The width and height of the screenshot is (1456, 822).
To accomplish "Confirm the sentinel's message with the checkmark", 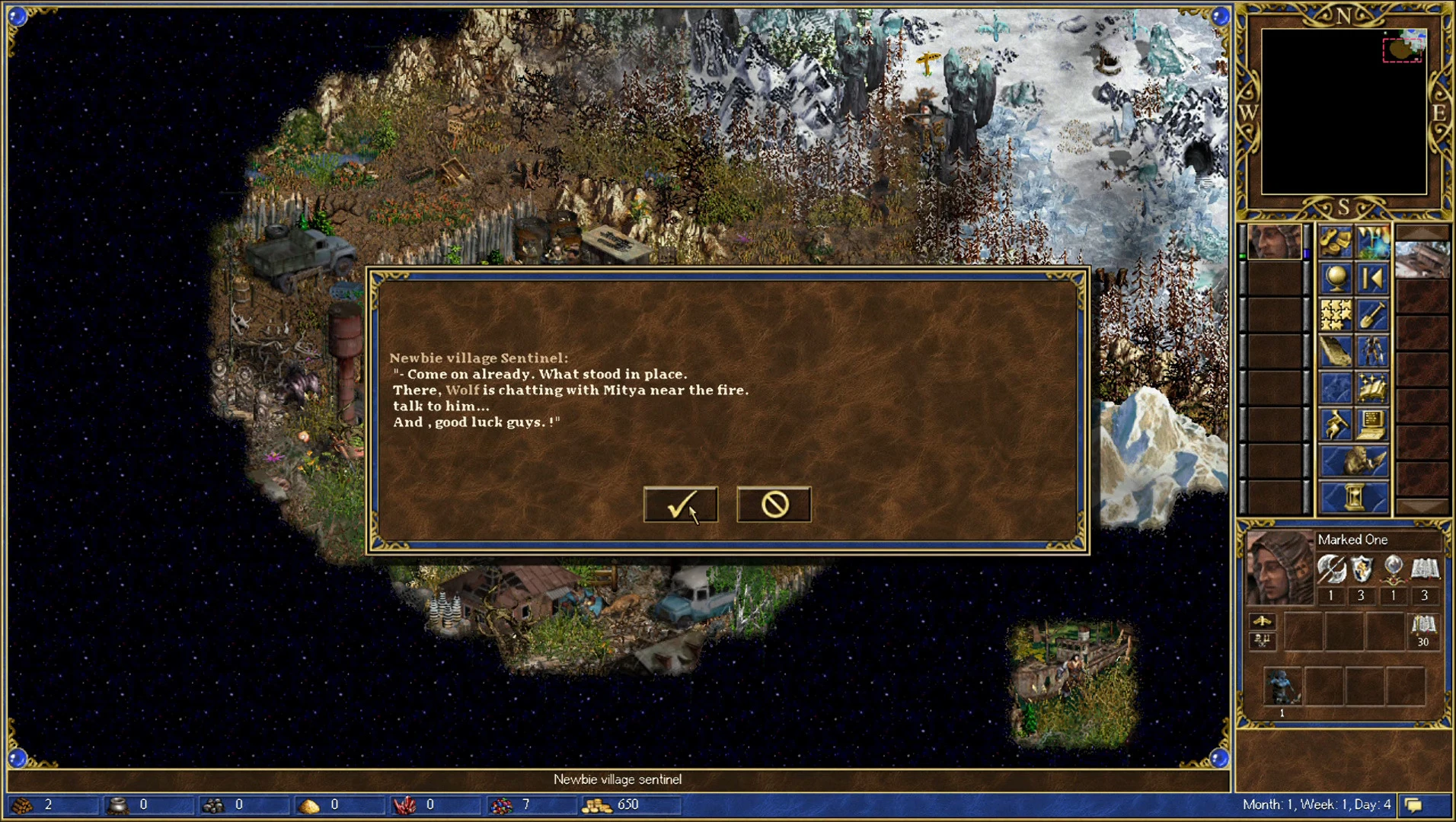I will (x=680, y=504).
